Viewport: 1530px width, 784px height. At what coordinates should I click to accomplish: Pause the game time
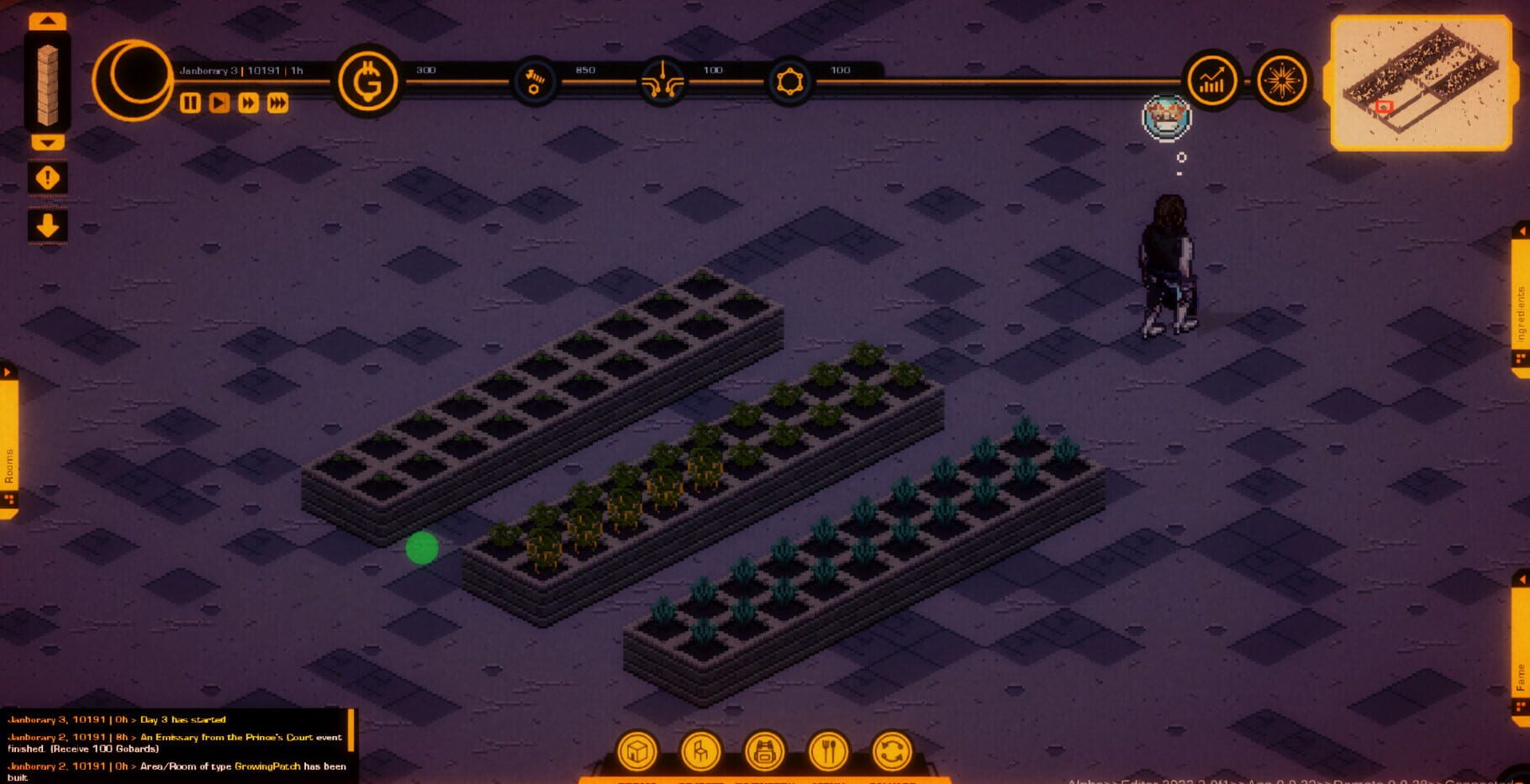click(190, 104)
